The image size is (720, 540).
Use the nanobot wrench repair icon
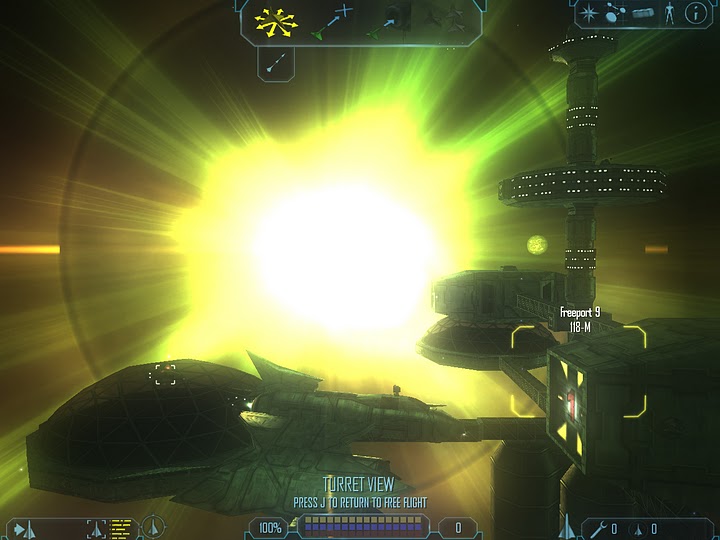click(597, 527)
